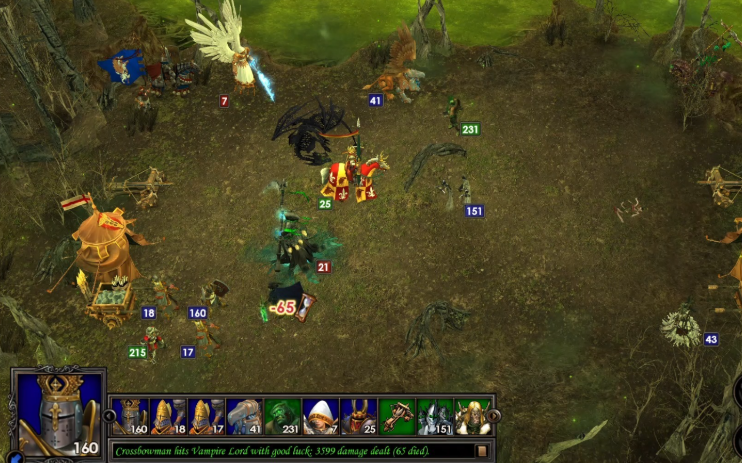This screenshot has height=463, width=742.
Task: Open the combat log with the small button
Action: click(482, 451)
